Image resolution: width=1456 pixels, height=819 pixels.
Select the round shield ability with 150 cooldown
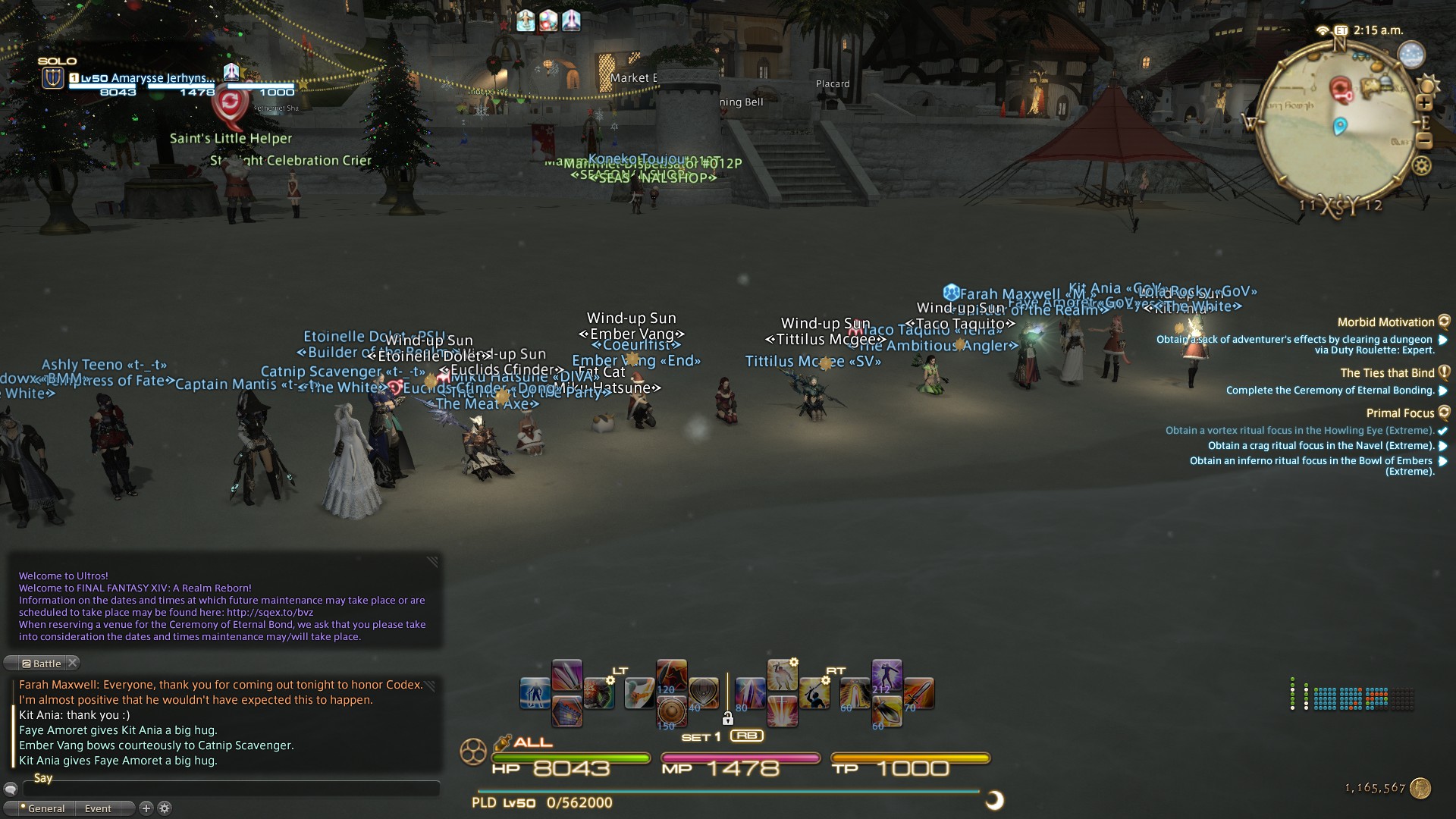670,711
